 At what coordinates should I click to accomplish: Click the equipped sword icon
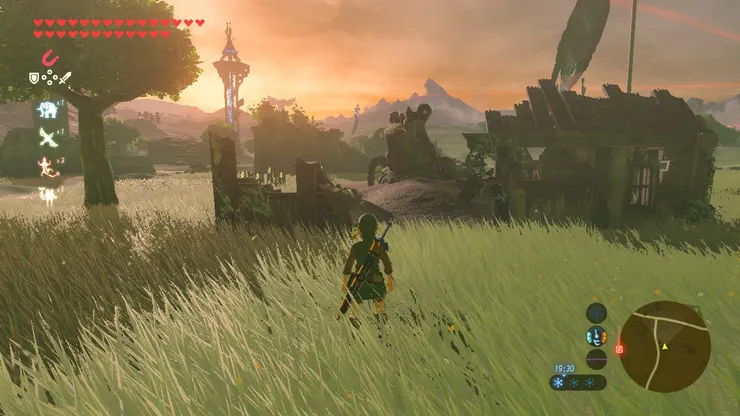(65, 78)
